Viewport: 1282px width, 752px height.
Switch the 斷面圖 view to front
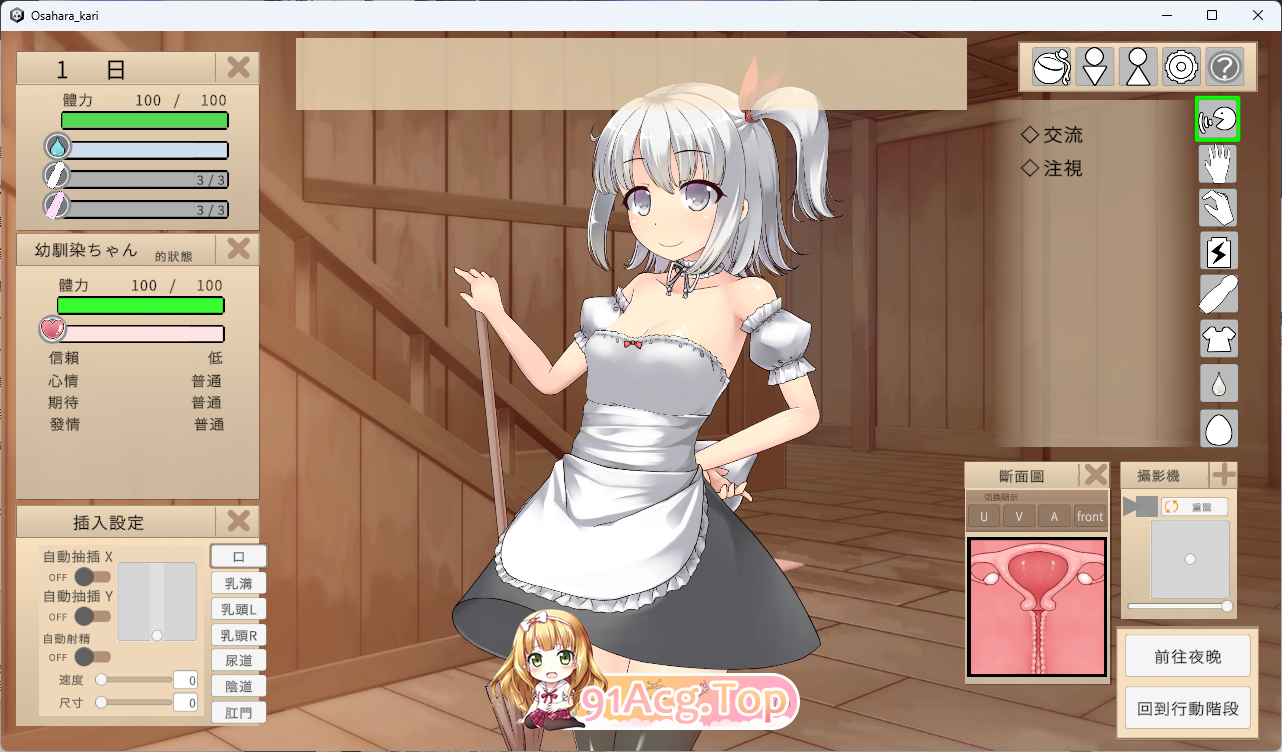1090,515
